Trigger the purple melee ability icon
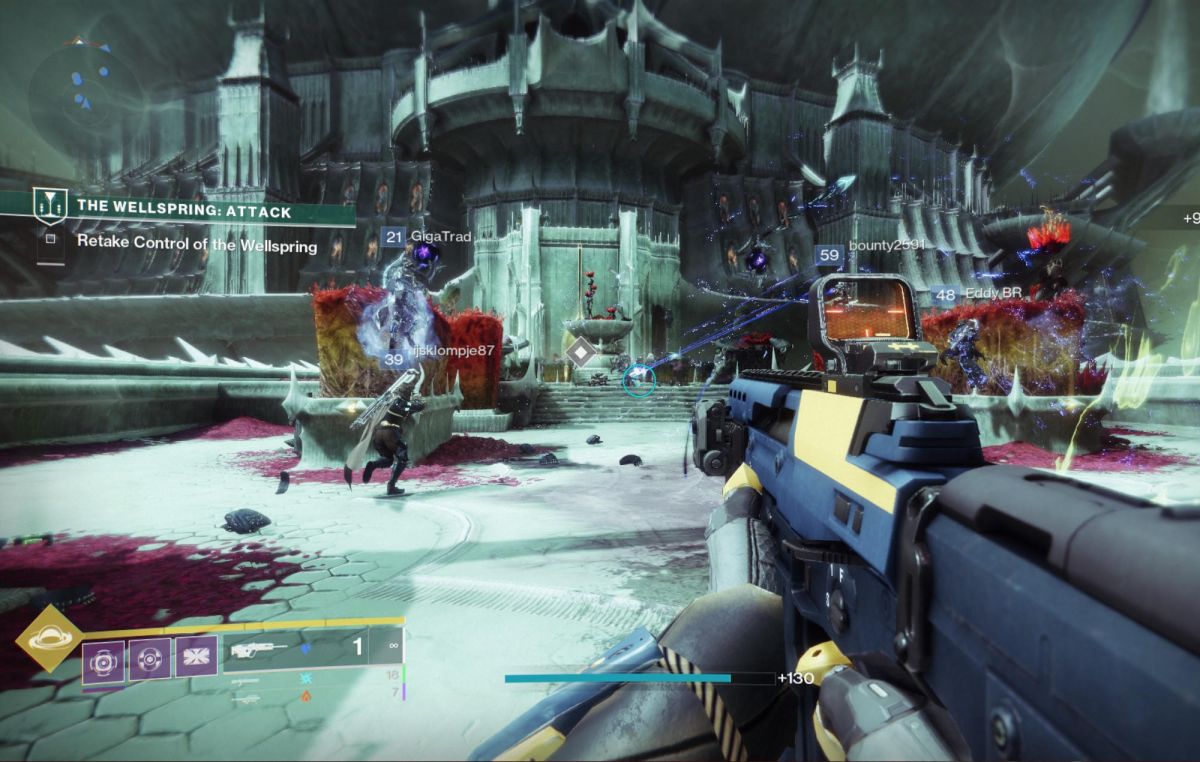This screenshot has width=1200, height=762. point(150,660)
